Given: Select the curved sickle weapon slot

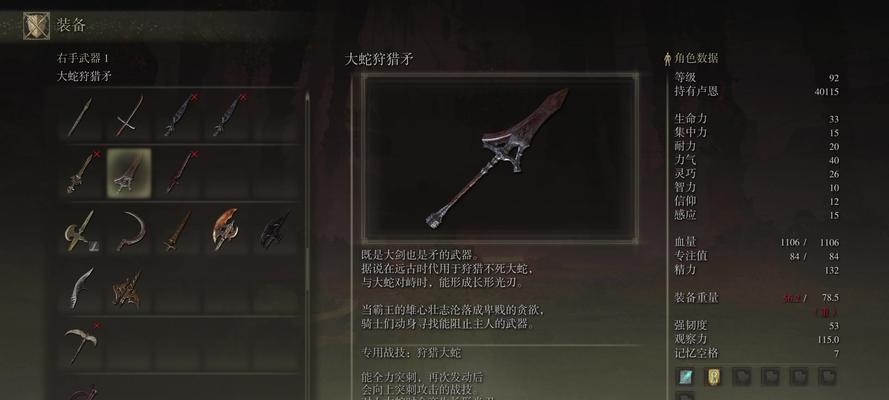Looking at the screenshot, I should click(x=129, y=230).
